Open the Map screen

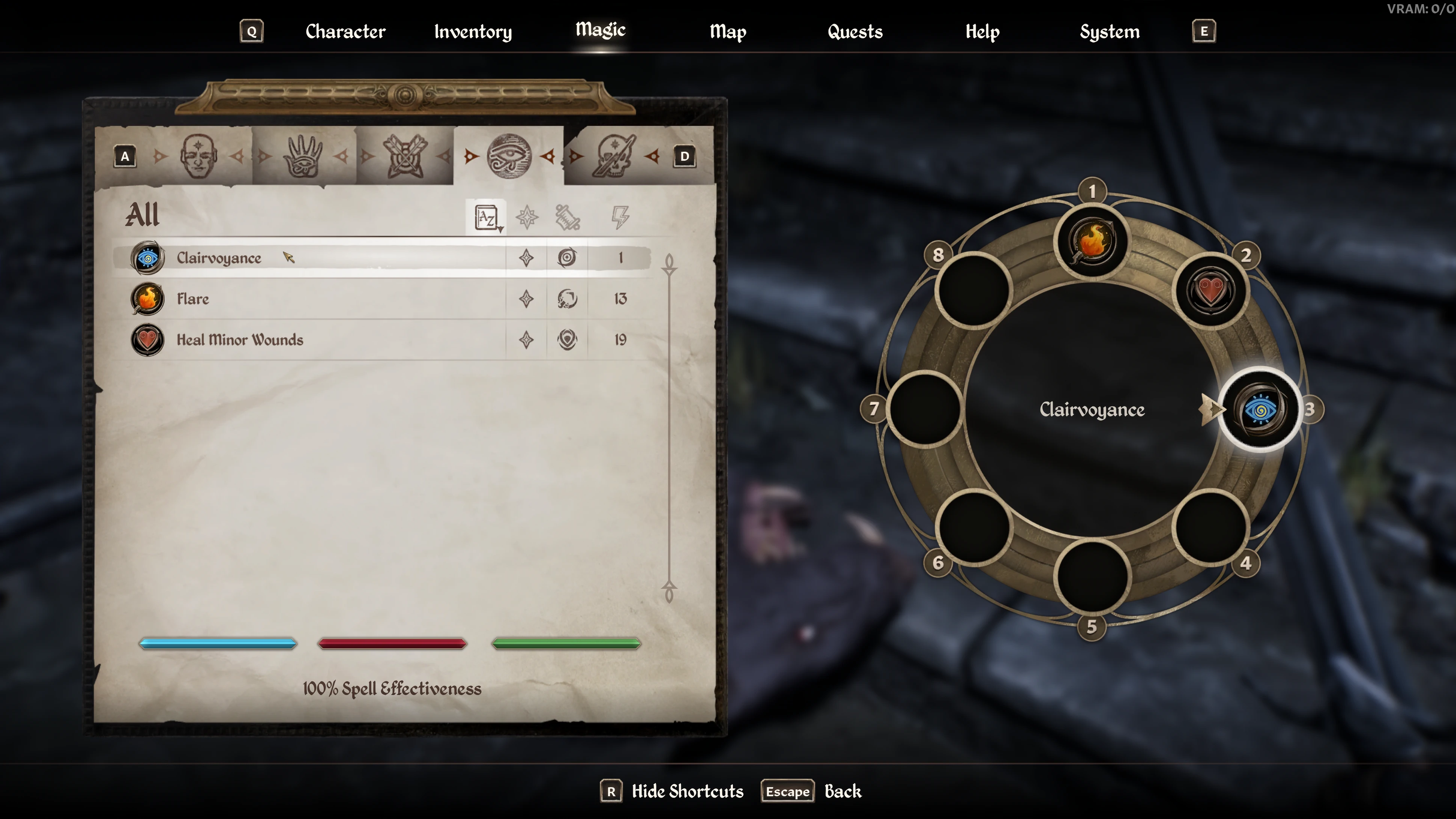tap(728, 32)
